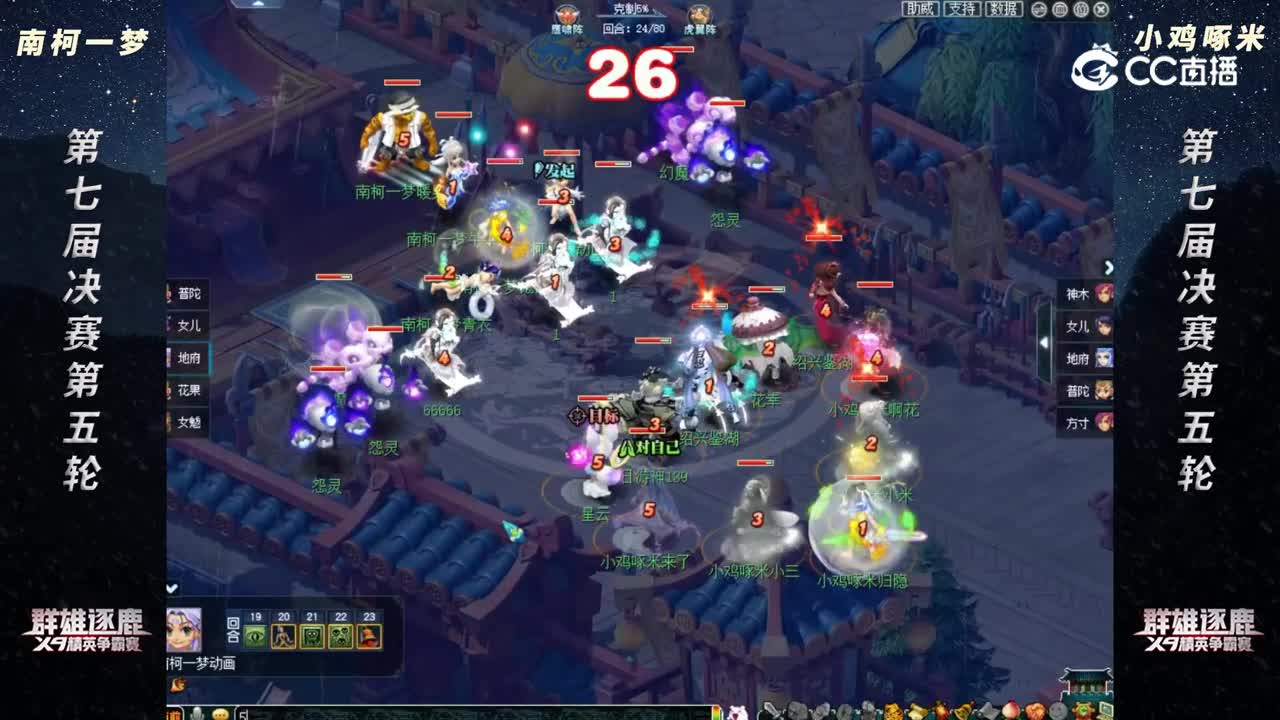This screenshot has height=720, width=1280.
Task: Click the skill icon under turn 21
Action: pos(312,636)
